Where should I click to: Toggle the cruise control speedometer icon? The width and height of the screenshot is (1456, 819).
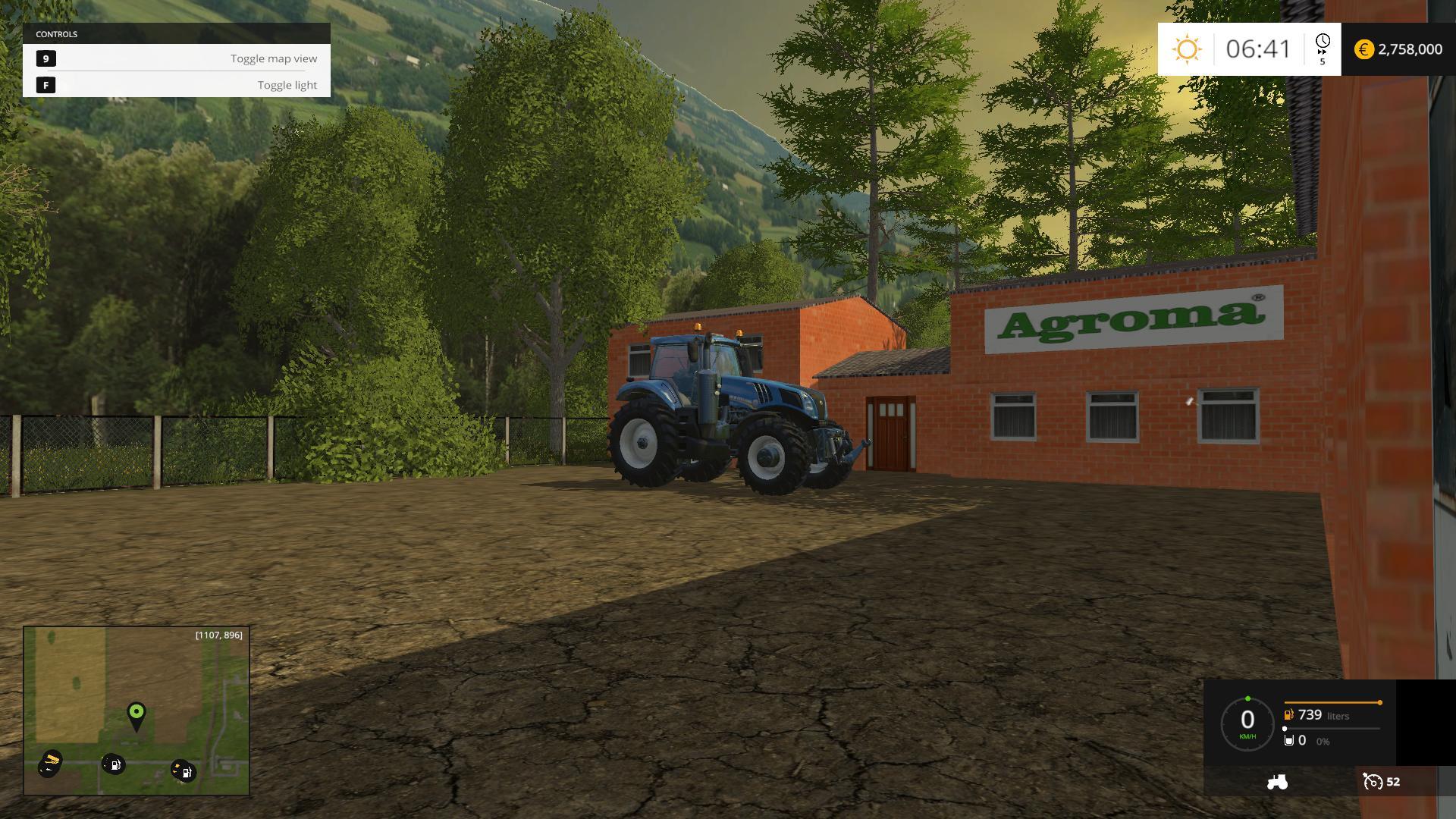1373,782
